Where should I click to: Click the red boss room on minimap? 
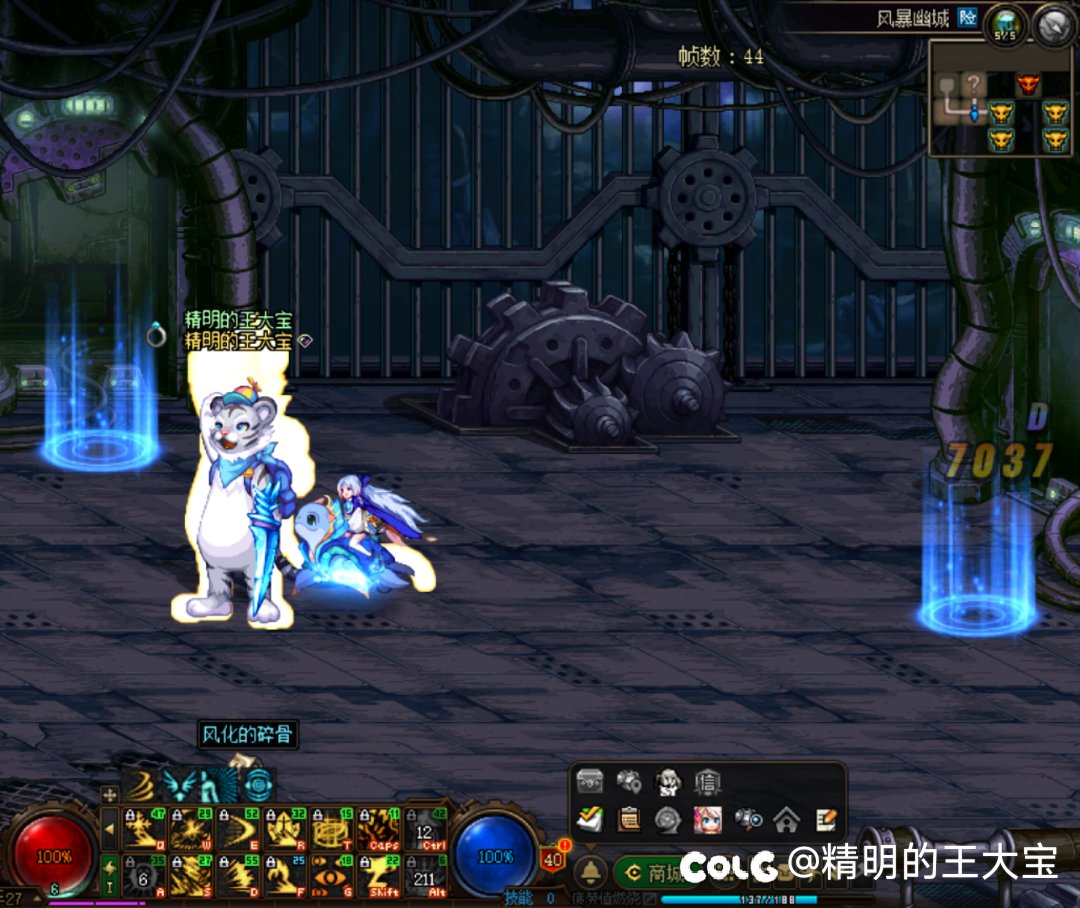pos(1028,85)
